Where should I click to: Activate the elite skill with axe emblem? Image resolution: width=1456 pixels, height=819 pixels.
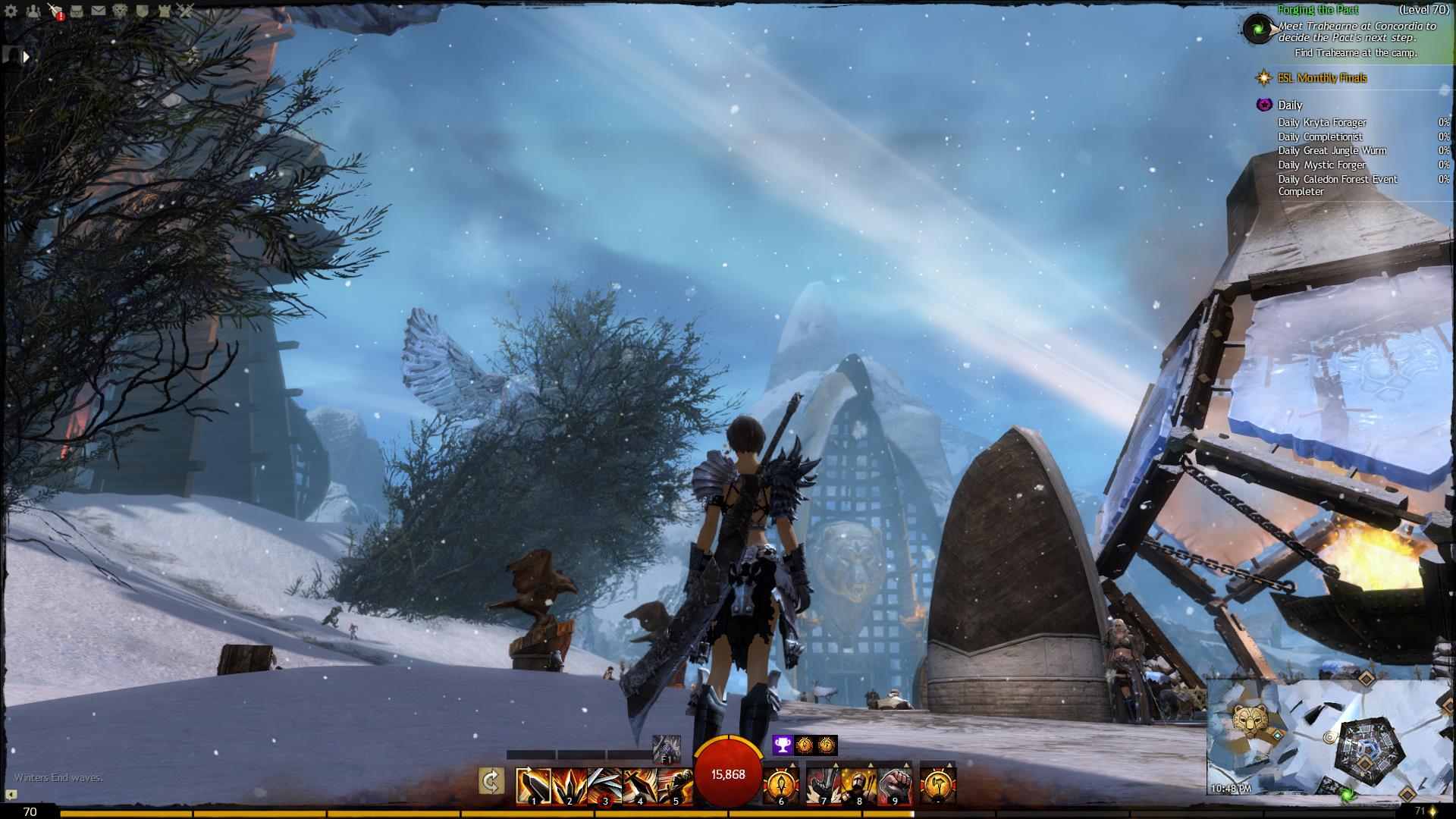pyautogui.click(x=938, y=786)
